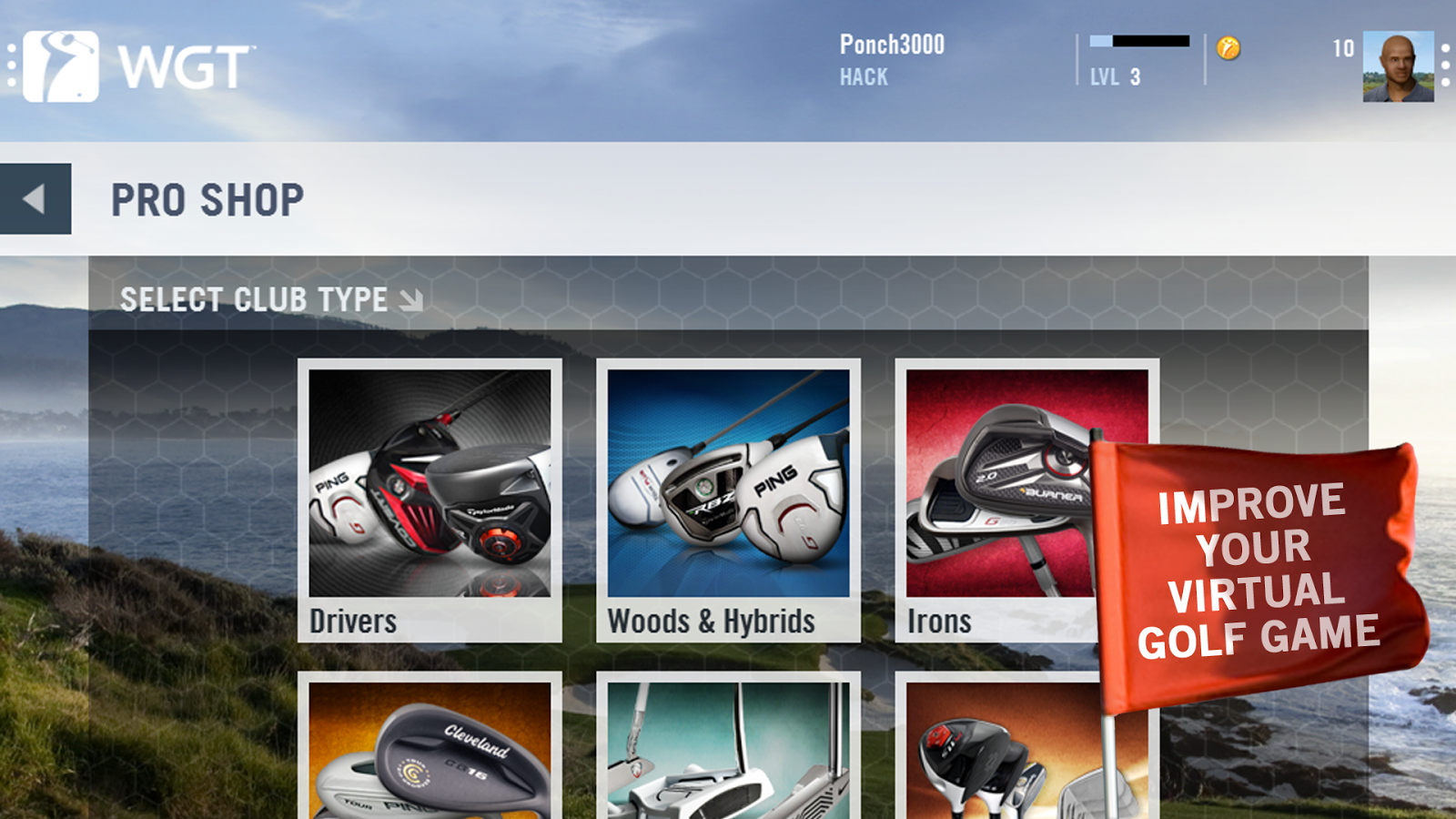Screen dimensions: 1456x819
Task: View Ponch3000 player name details
Action: tap(892, 45)
